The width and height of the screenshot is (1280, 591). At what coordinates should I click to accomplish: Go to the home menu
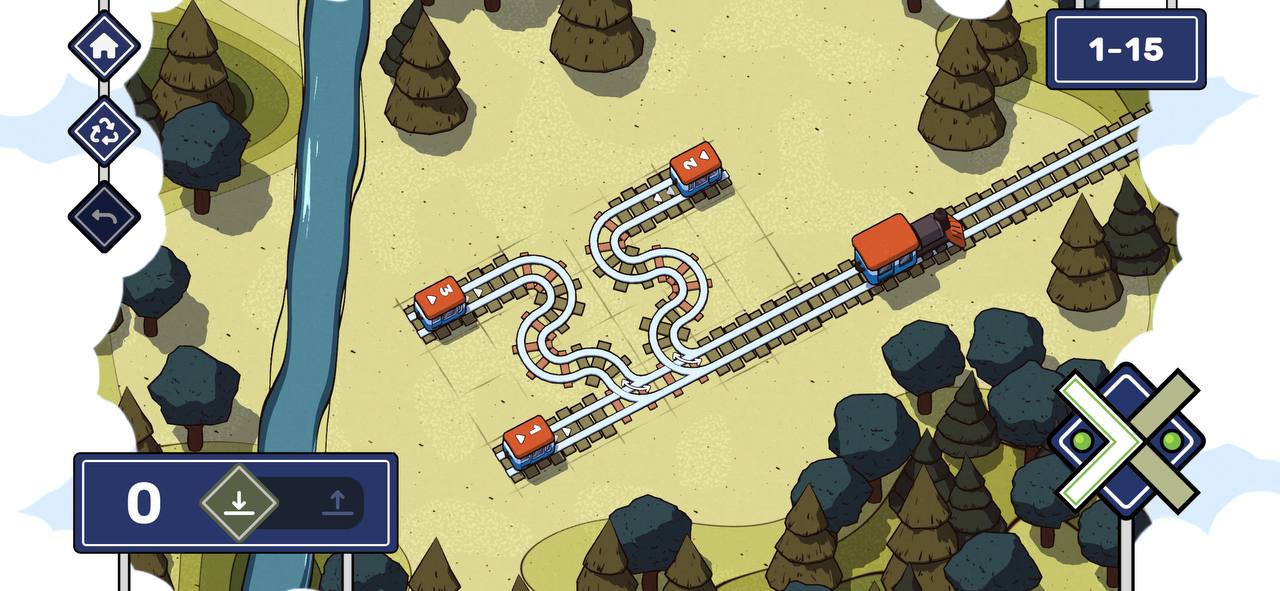(104, 46)
